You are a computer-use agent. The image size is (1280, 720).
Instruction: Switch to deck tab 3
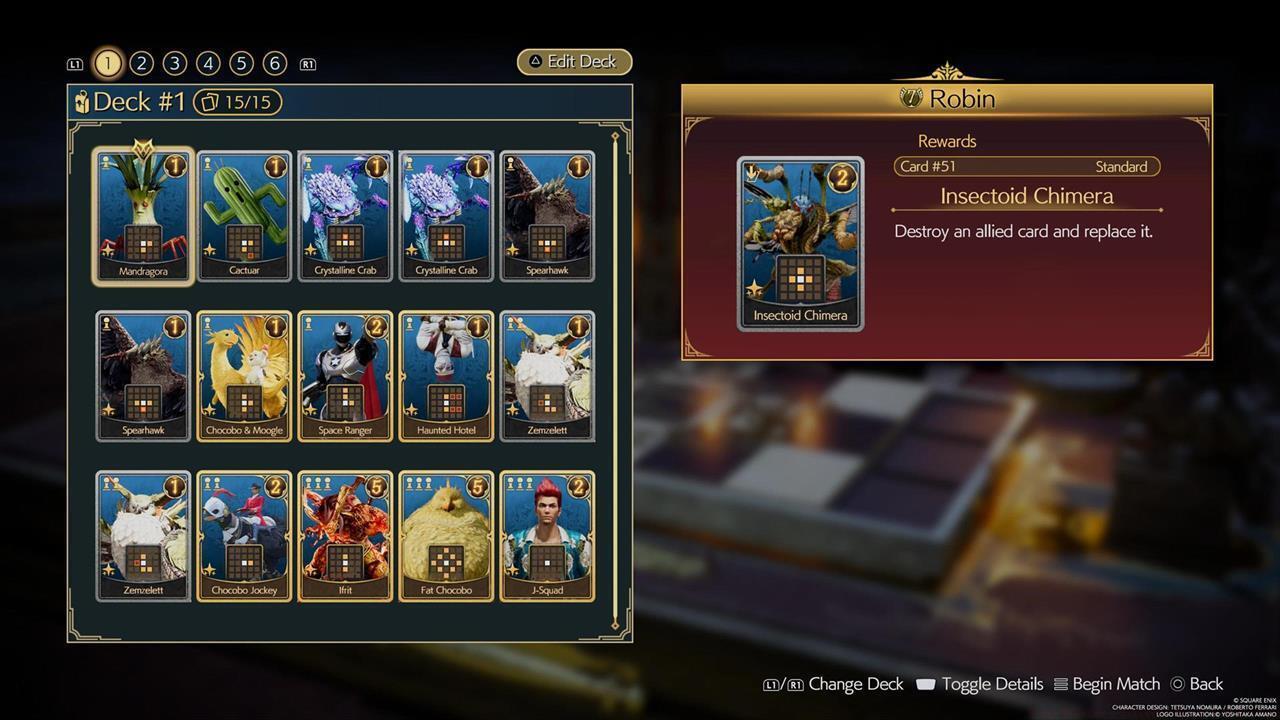tap(174, 62)
